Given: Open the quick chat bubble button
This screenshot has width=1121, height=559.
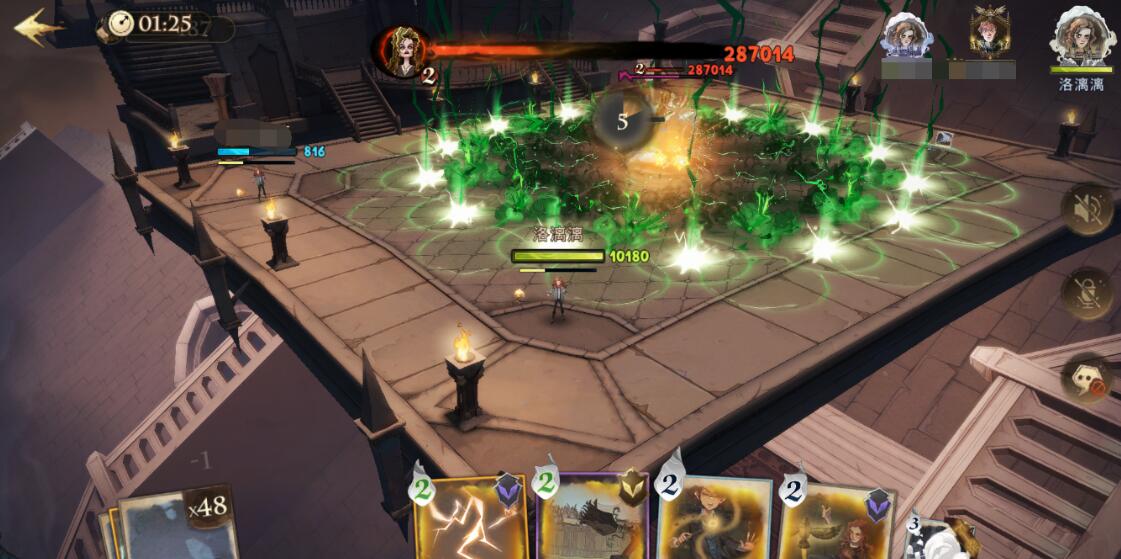Looking at the screenshot, I should 1087,379.
